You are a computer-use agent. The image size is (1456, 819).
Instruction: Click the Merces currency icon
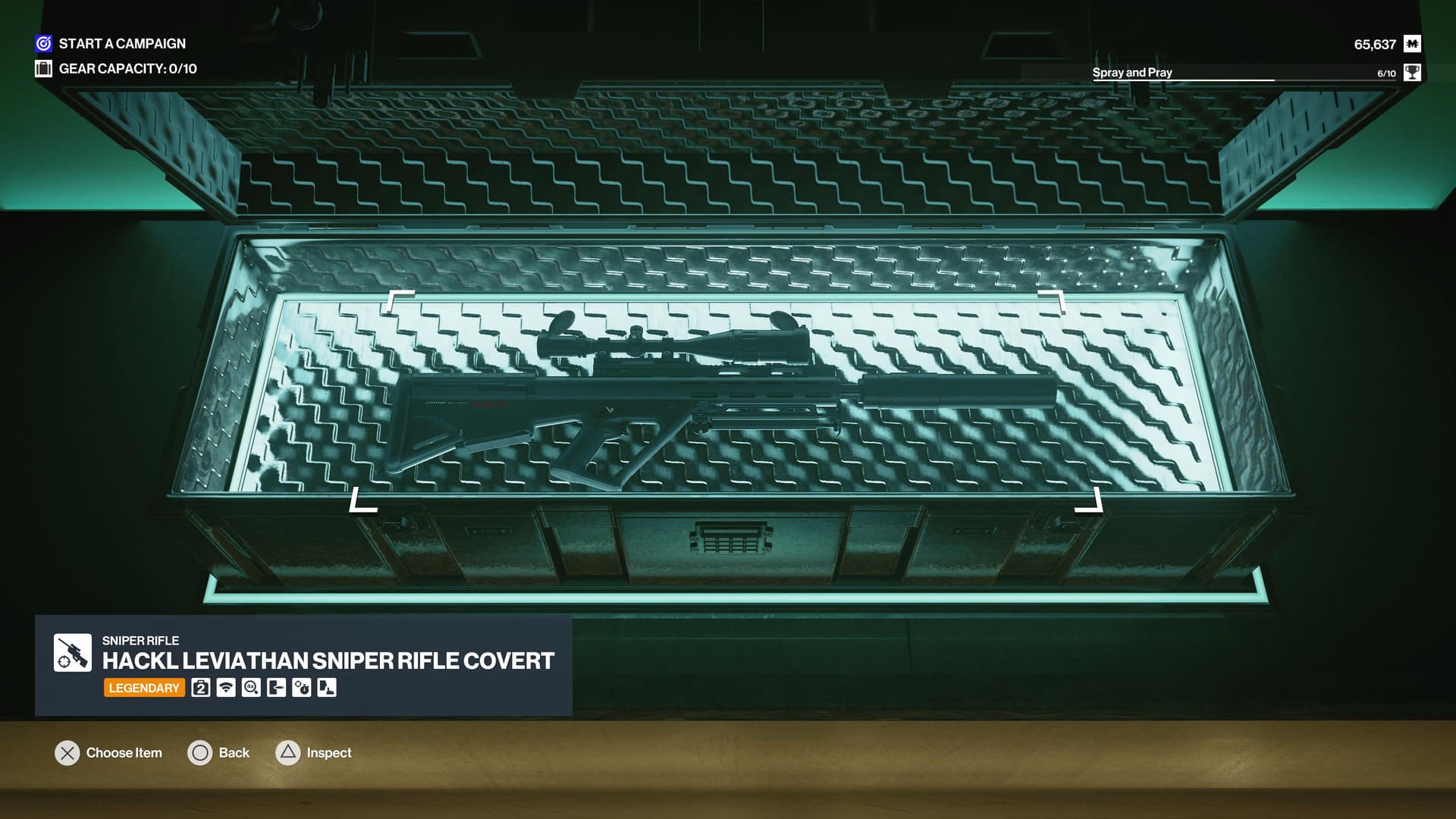pos(1412,44)
